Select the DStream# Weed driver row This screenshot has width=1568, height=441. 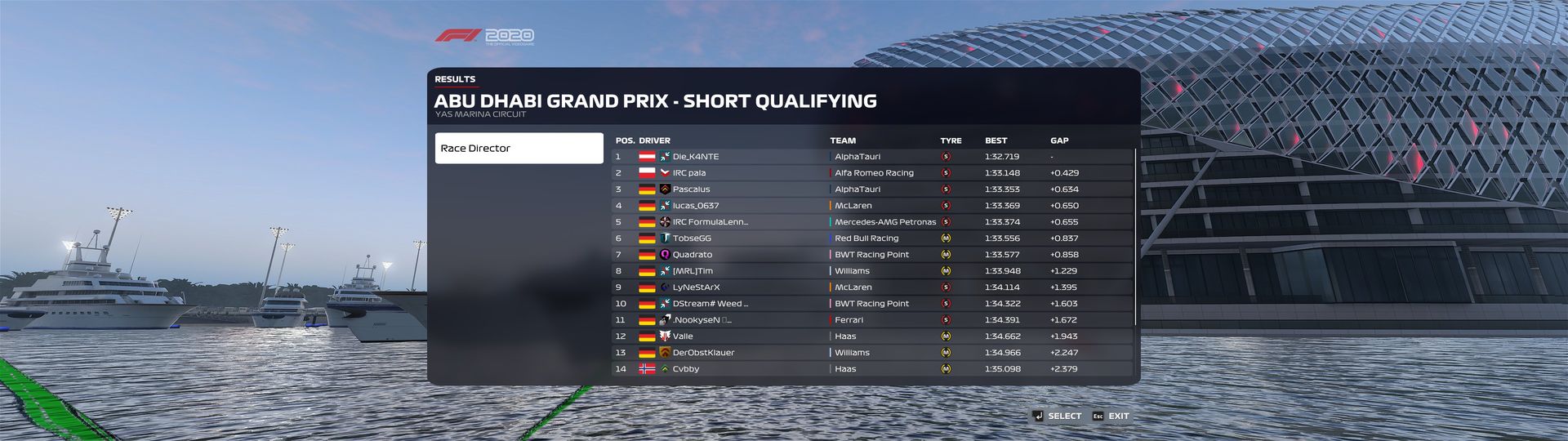[x=871, y=304]
